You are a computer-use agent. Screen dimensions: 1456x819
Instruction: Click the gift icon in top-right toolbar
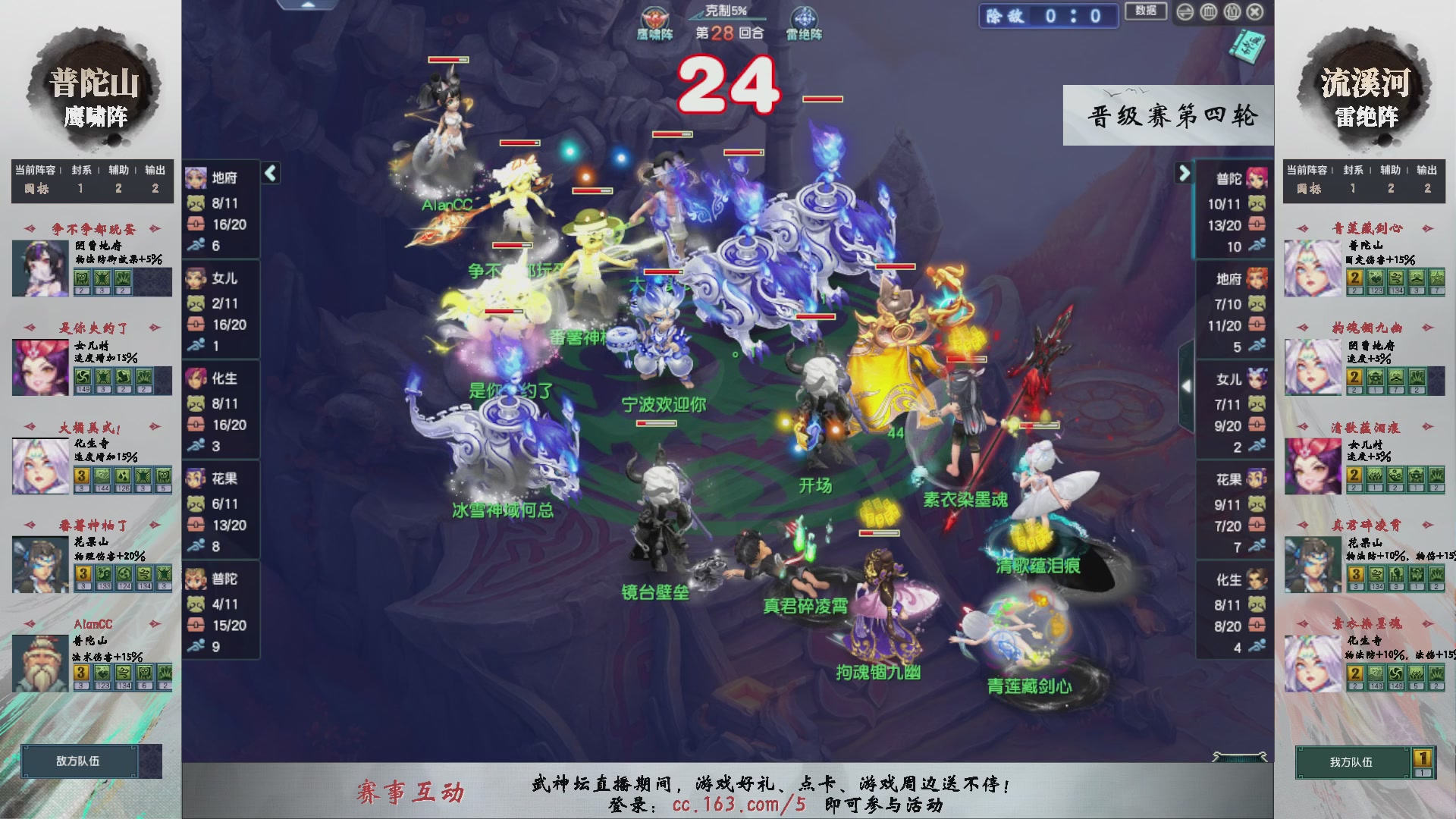tap(1232, 12)
